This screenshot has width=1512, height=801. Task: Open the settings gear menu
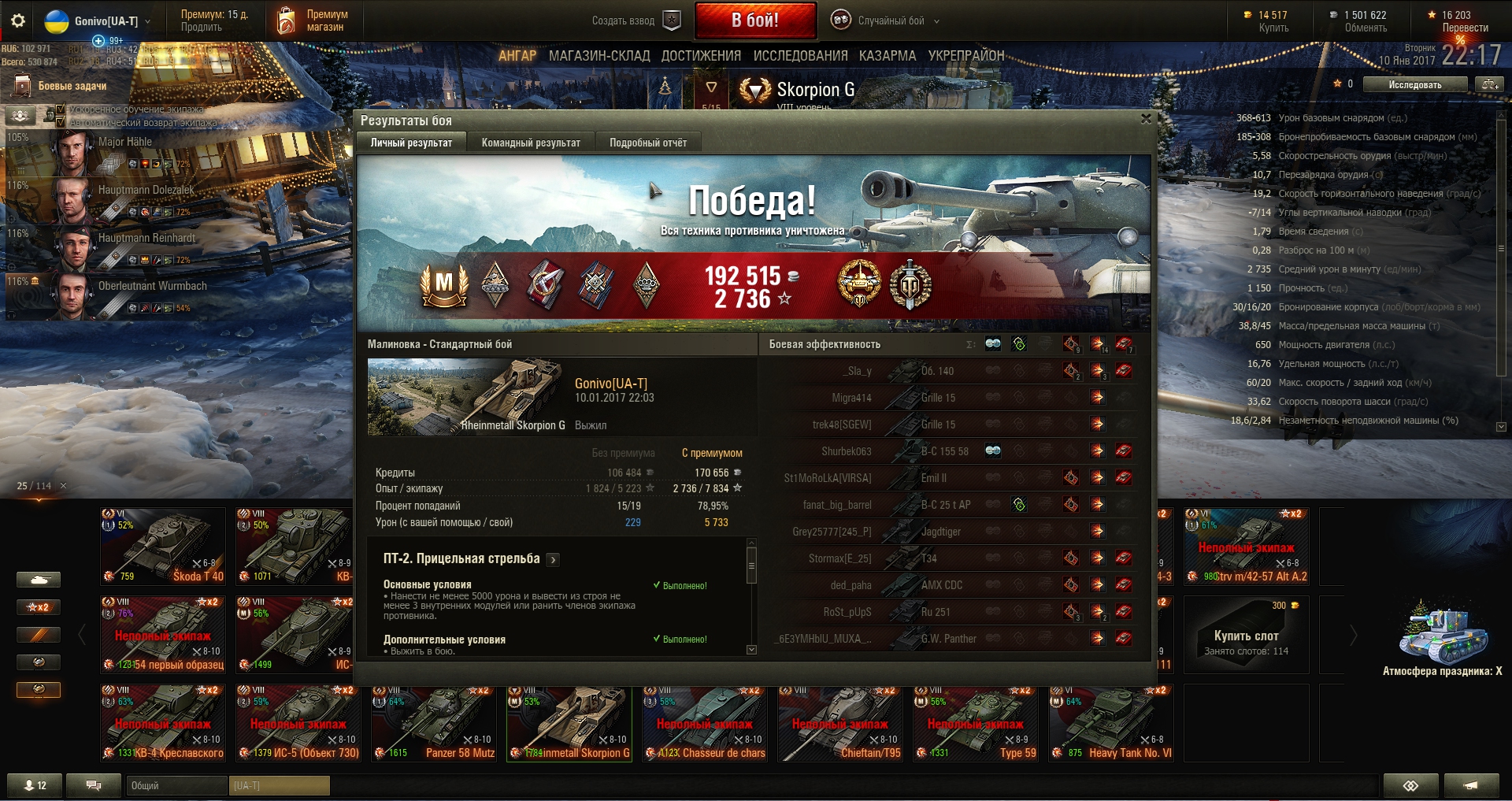[17, 21]
